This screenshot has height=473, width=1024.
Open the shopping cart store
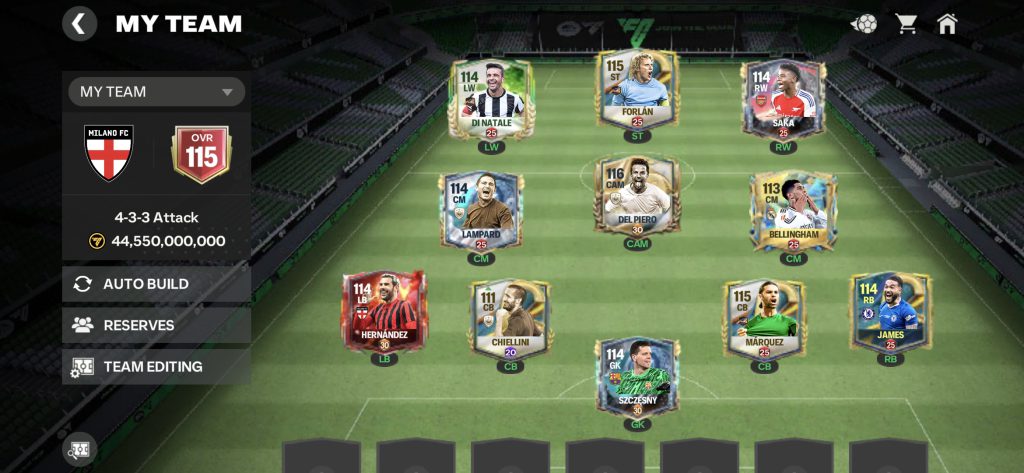click(x=906, y=23)
